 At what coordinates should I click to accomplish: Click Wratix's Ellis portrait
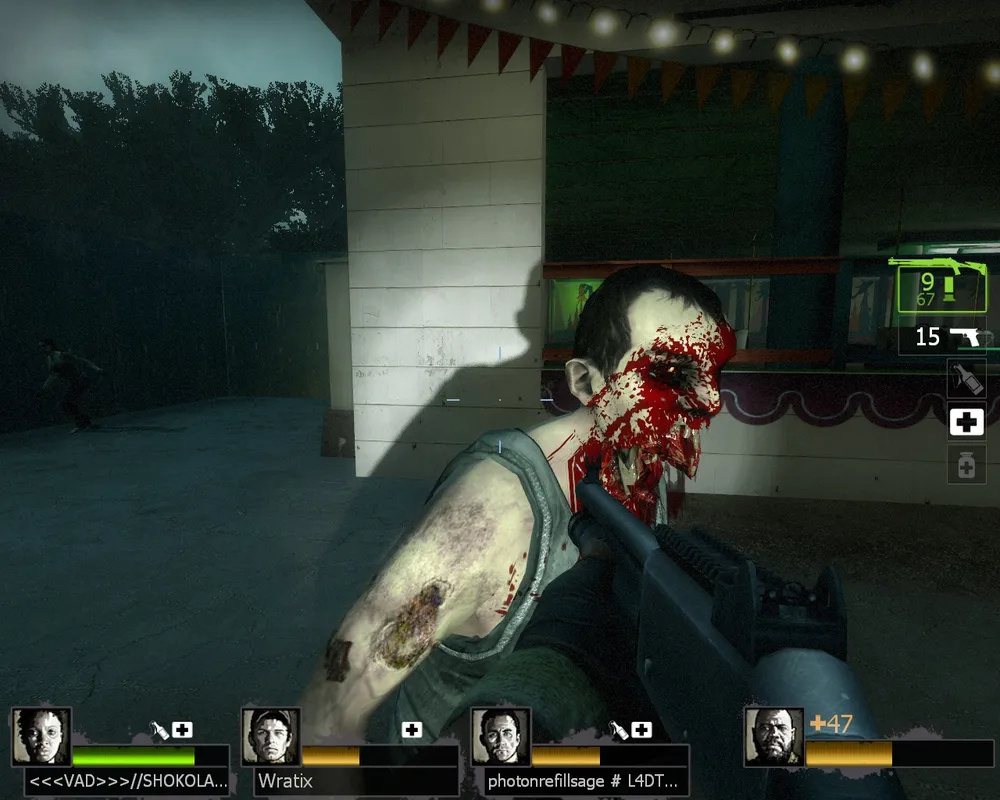point(271,737)
